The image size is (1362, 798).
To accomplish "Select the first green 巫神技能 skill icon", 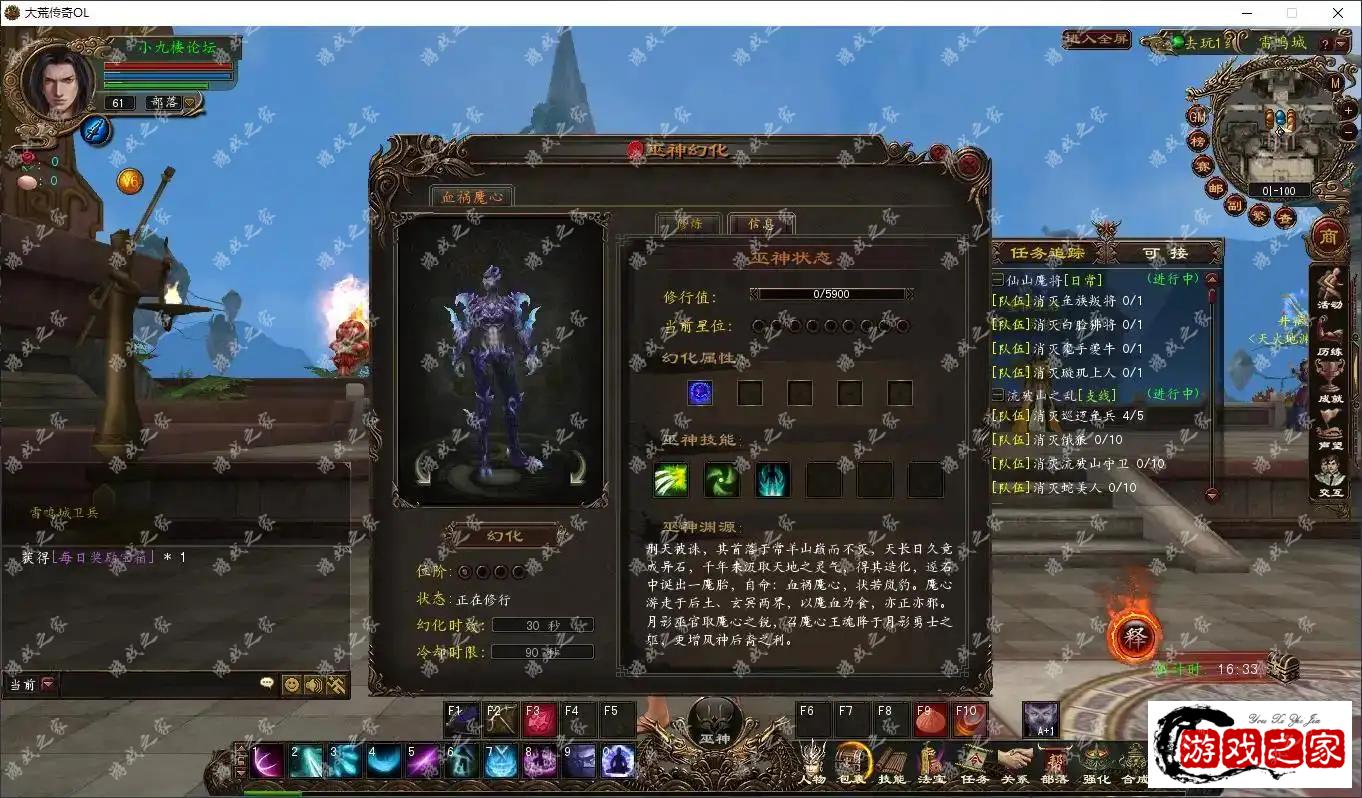I will [x=671, y=480].
